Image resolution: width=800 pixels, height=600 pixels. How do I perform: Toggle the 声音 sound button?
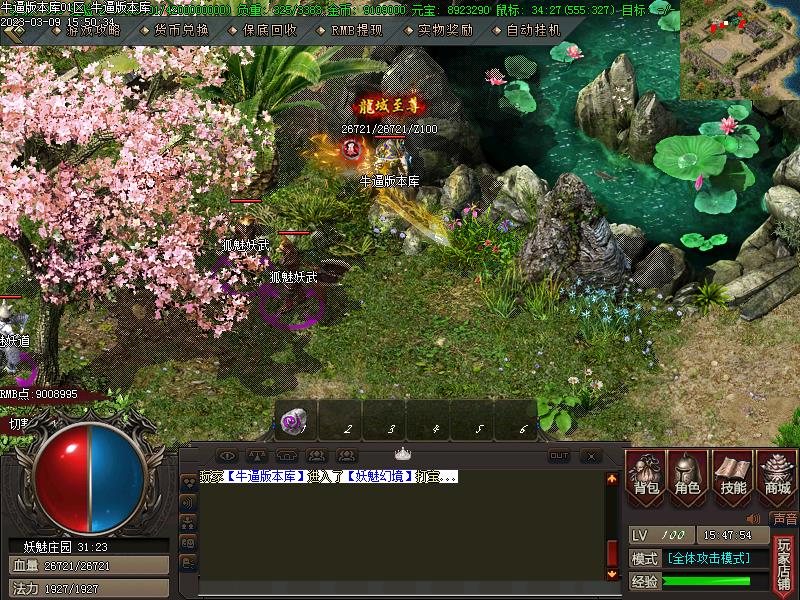(785, 519)
